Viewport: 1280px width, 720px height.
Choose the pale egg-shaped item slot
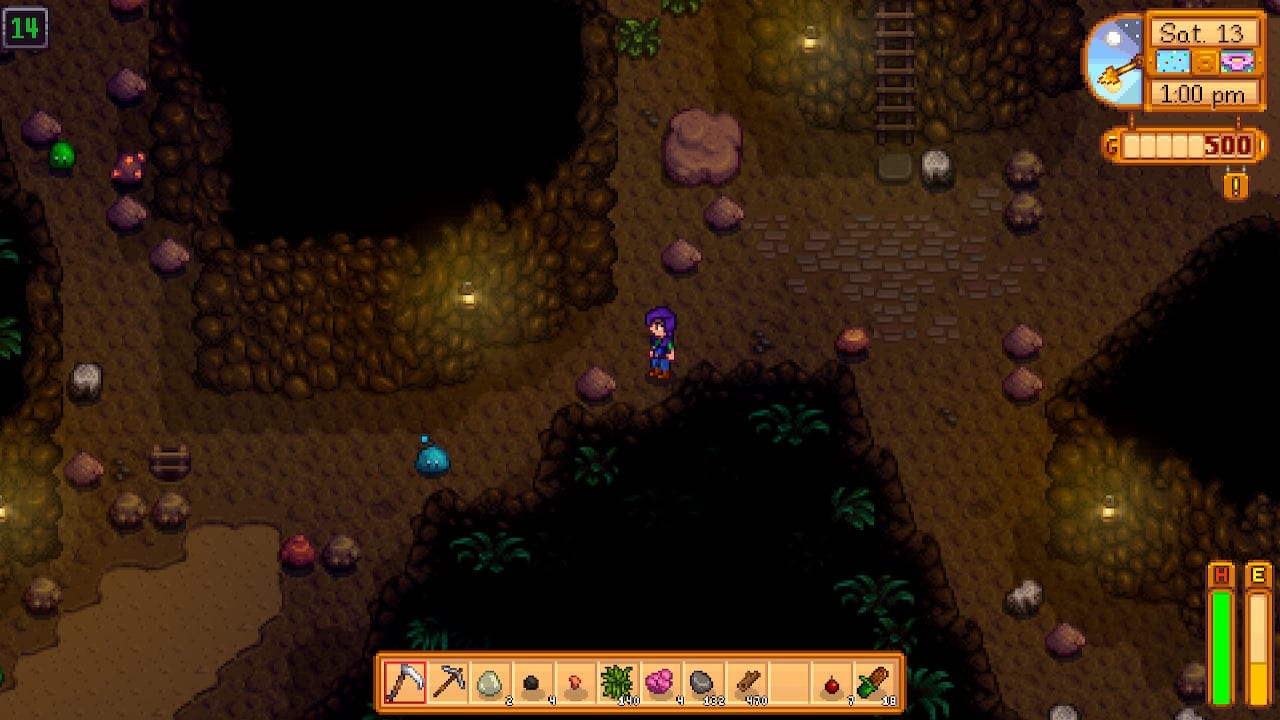(490, 683)
